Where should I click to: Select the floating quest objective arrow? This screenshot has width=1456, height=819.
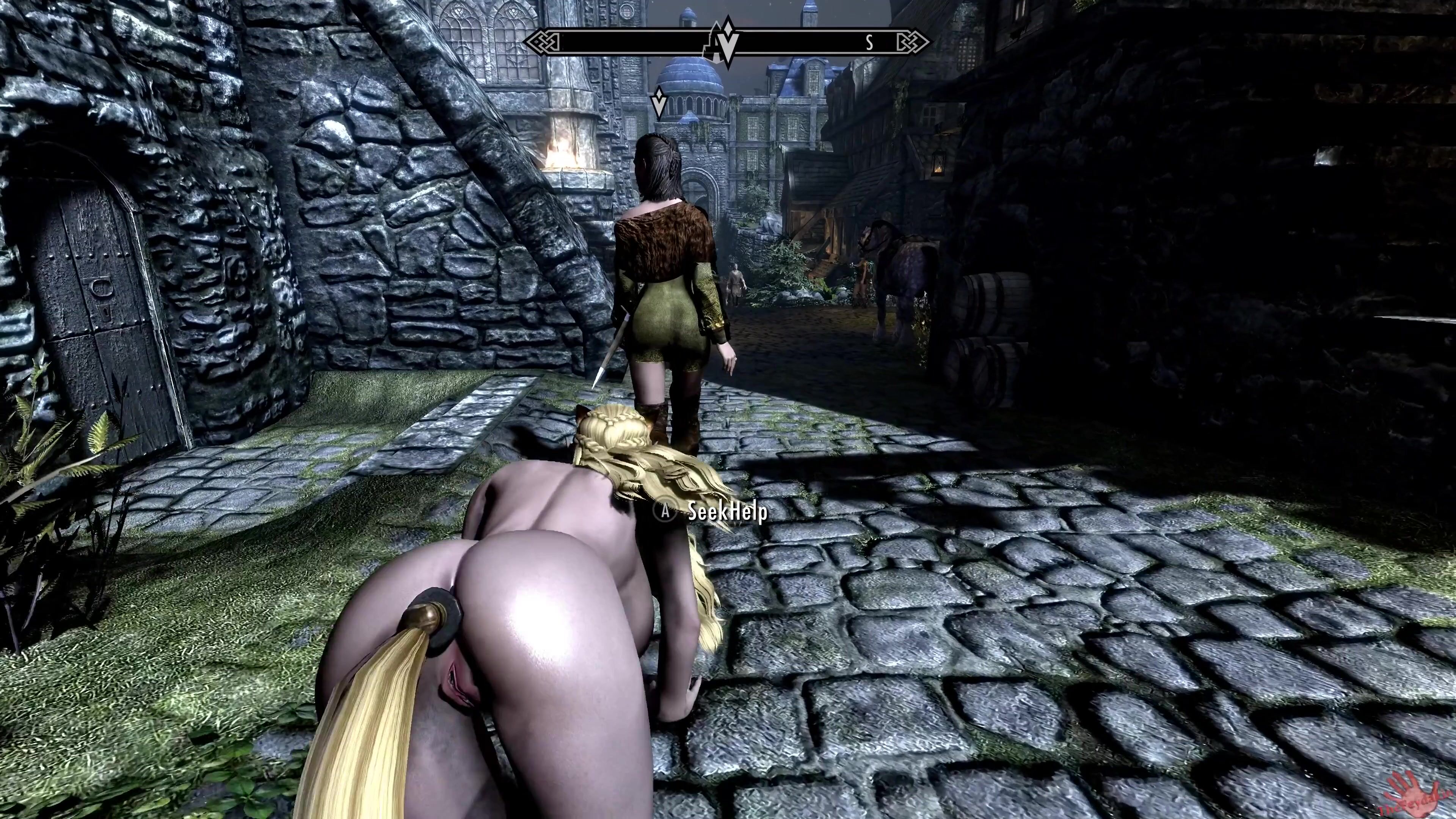tap(659, 102)
